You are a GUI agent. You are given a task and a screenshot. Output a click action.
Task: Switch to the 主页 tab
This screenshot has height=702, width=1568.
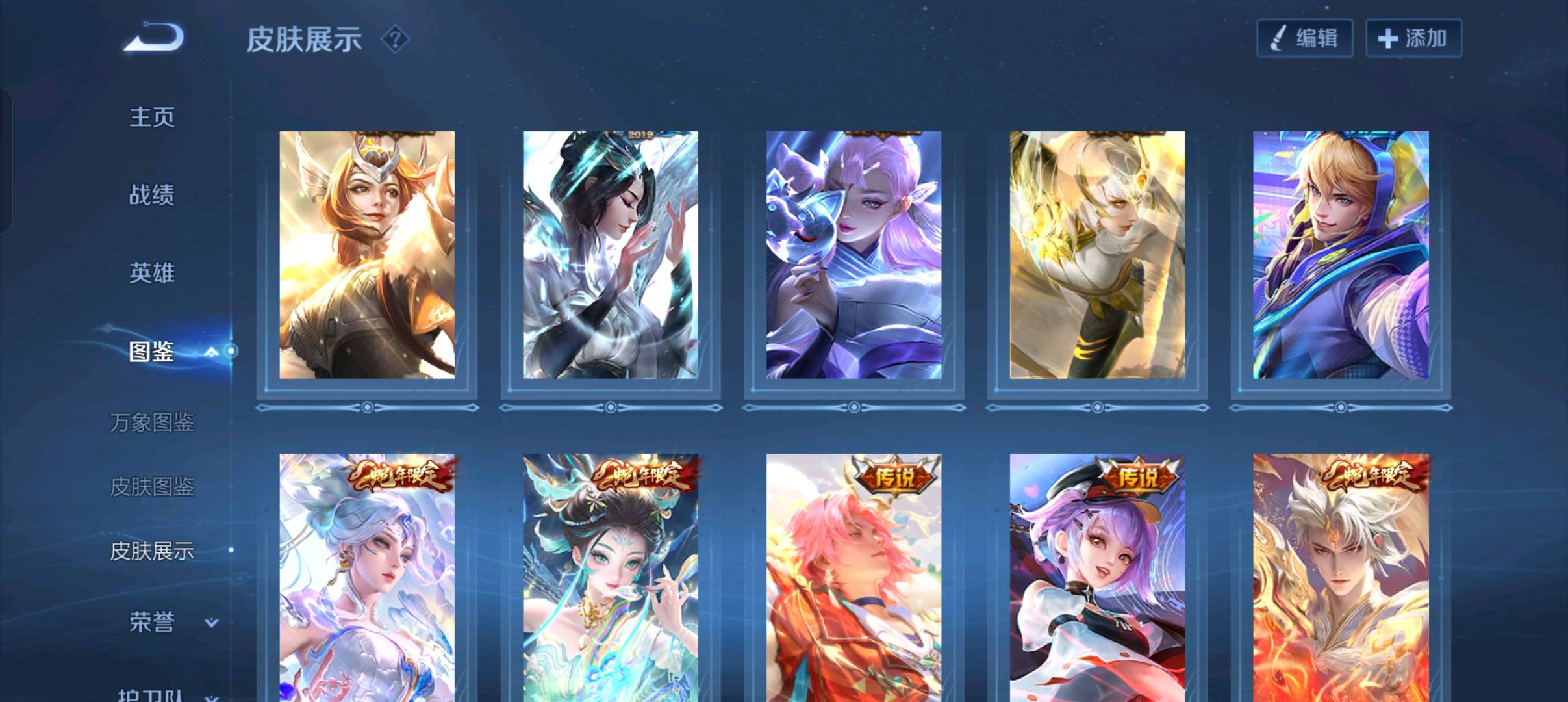pos(152,118)
